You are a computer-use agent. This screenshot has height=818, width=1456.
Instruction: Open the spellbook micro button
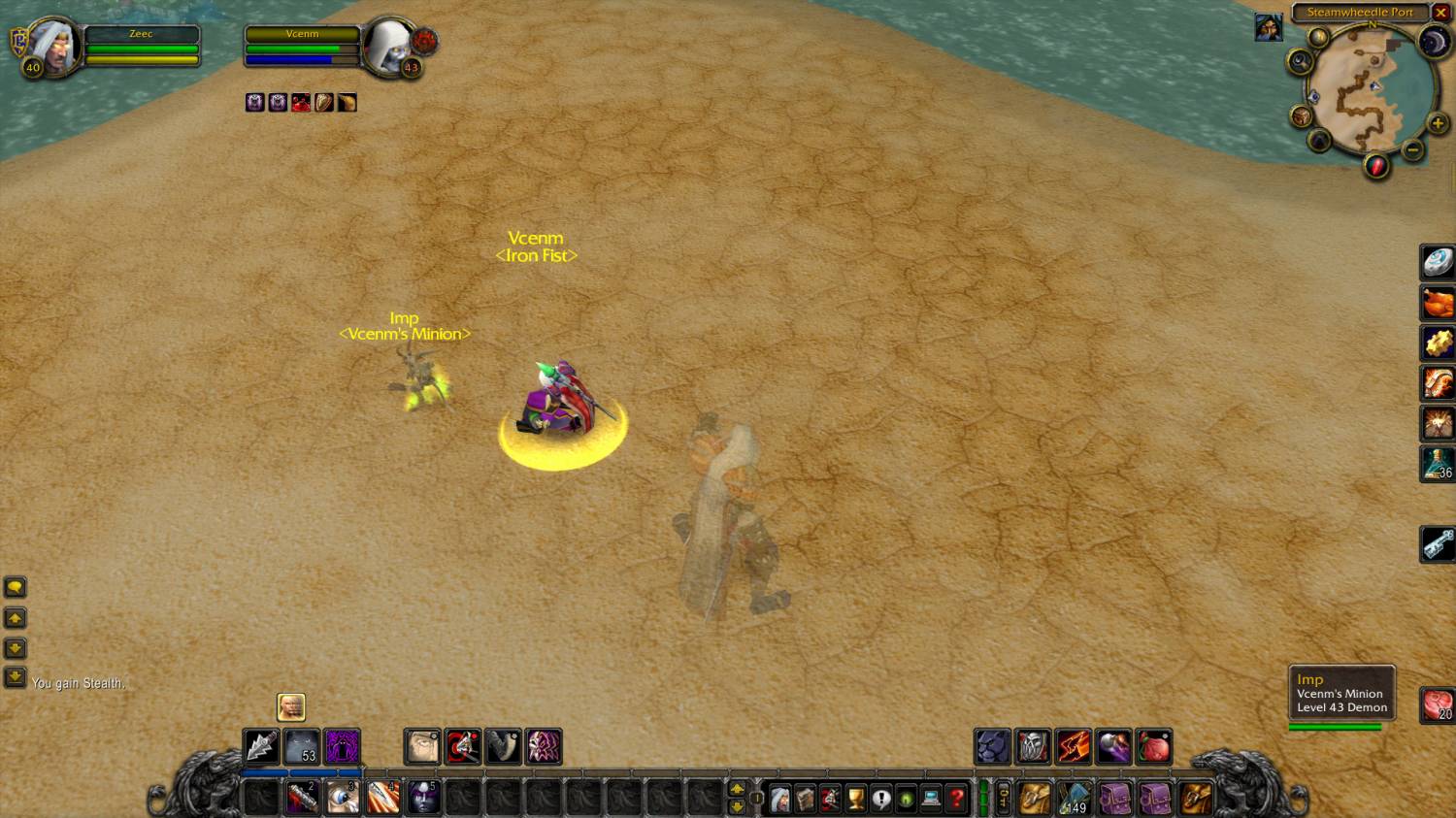tap(805, 799)
